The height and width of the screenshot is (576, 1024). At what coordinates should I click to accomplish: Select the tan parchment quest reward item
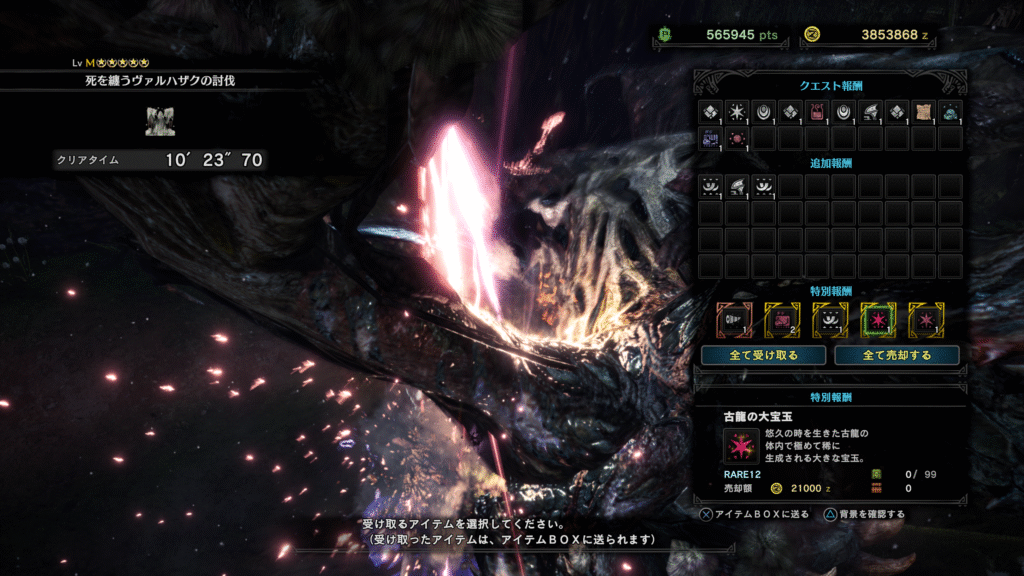pos(924,112)
